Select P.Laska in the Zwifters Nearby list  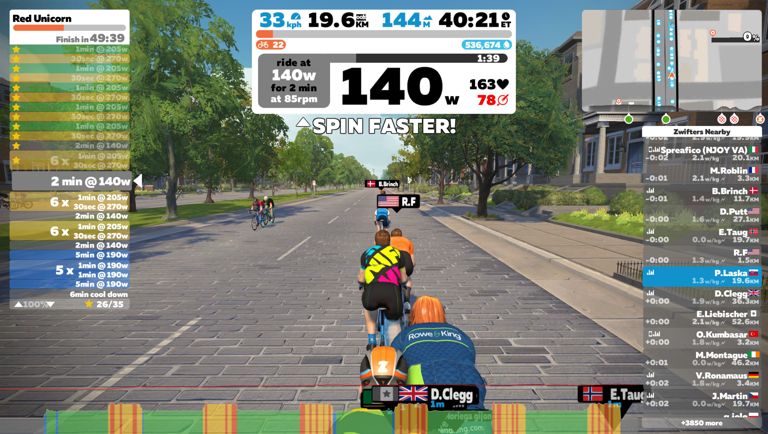click(x=702, y=276)
